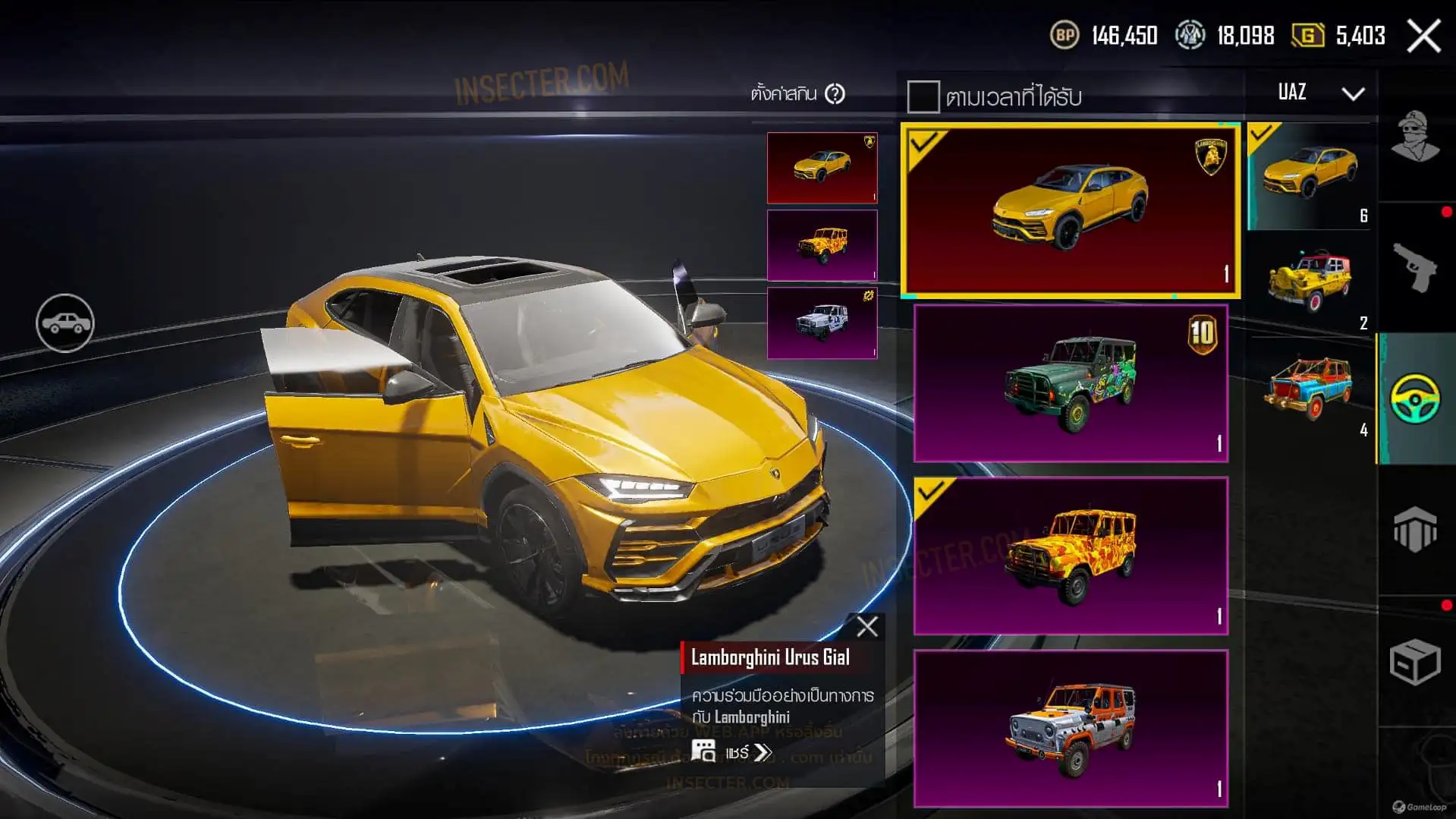This screenshot has height=819, width=1456.
Task: Close the vehicle skin screen
Action: [1423, 36]
